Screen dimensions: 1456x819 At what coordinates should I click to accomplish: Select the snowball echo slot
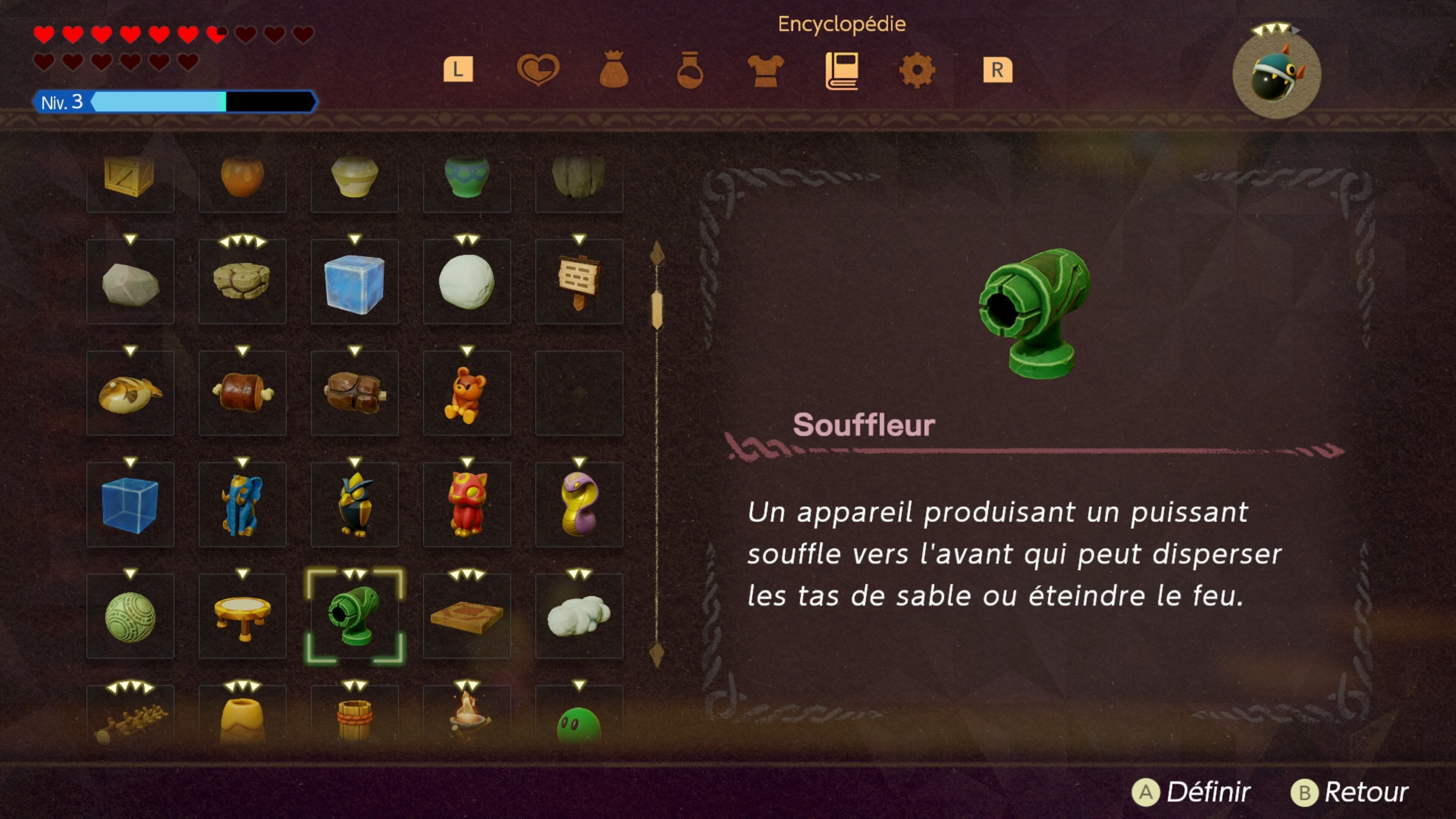pyautogui.click(x=466, y=282)
